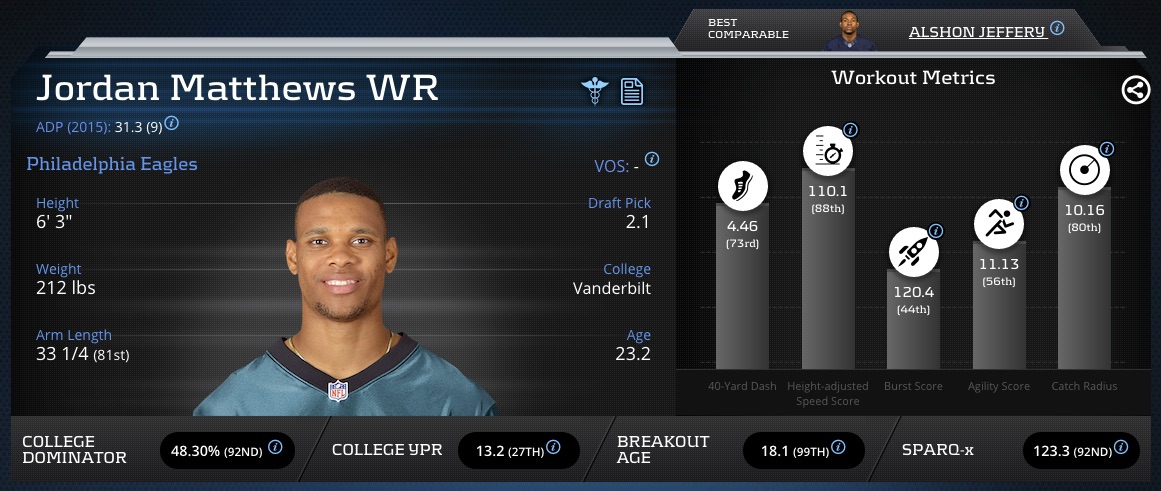Show info for SPARQ-x score
1161x491 pixels.
coord(1124,447)
